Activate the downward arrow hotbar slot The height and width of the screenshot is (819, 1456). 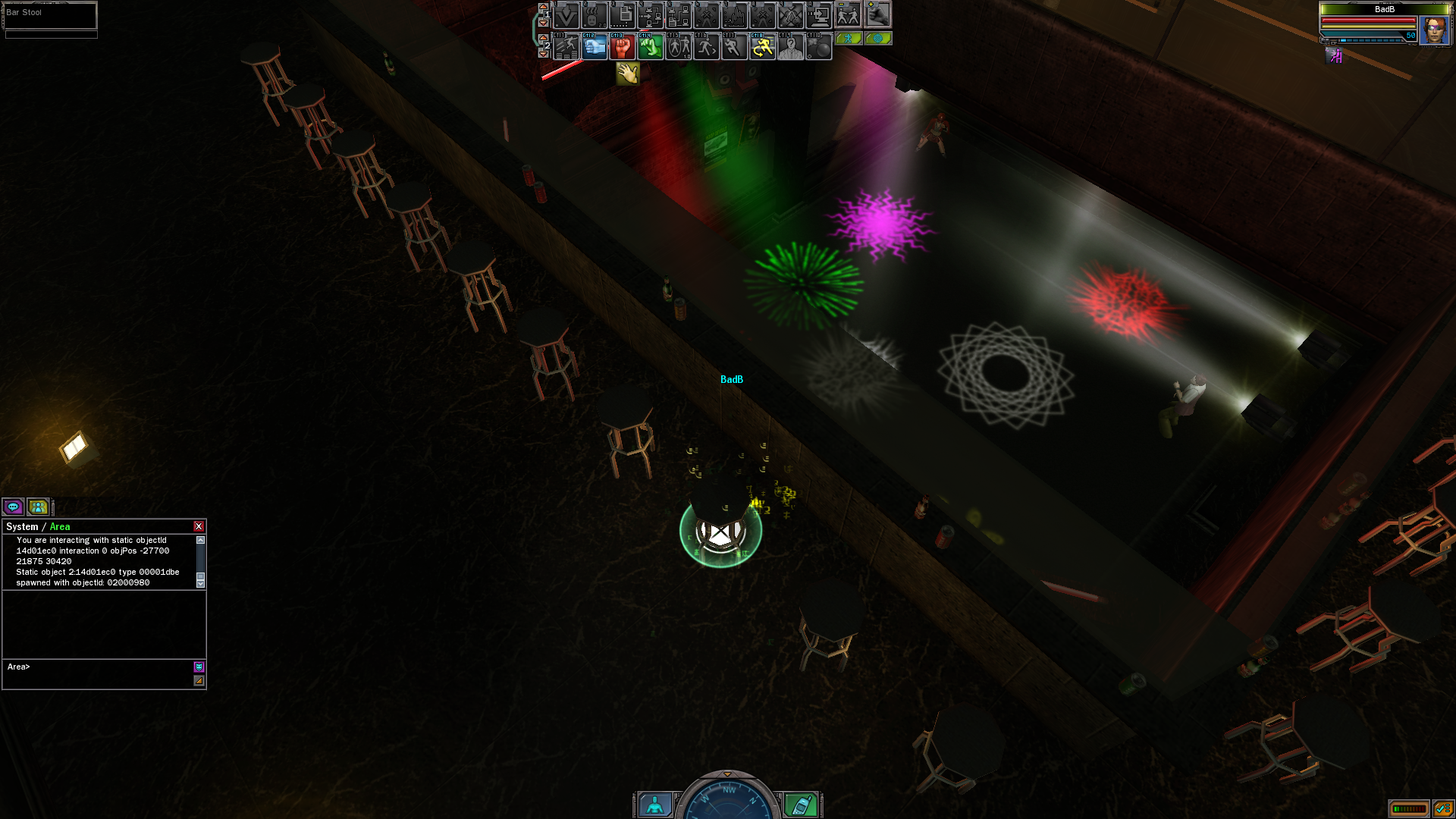[x=566, y=15]
